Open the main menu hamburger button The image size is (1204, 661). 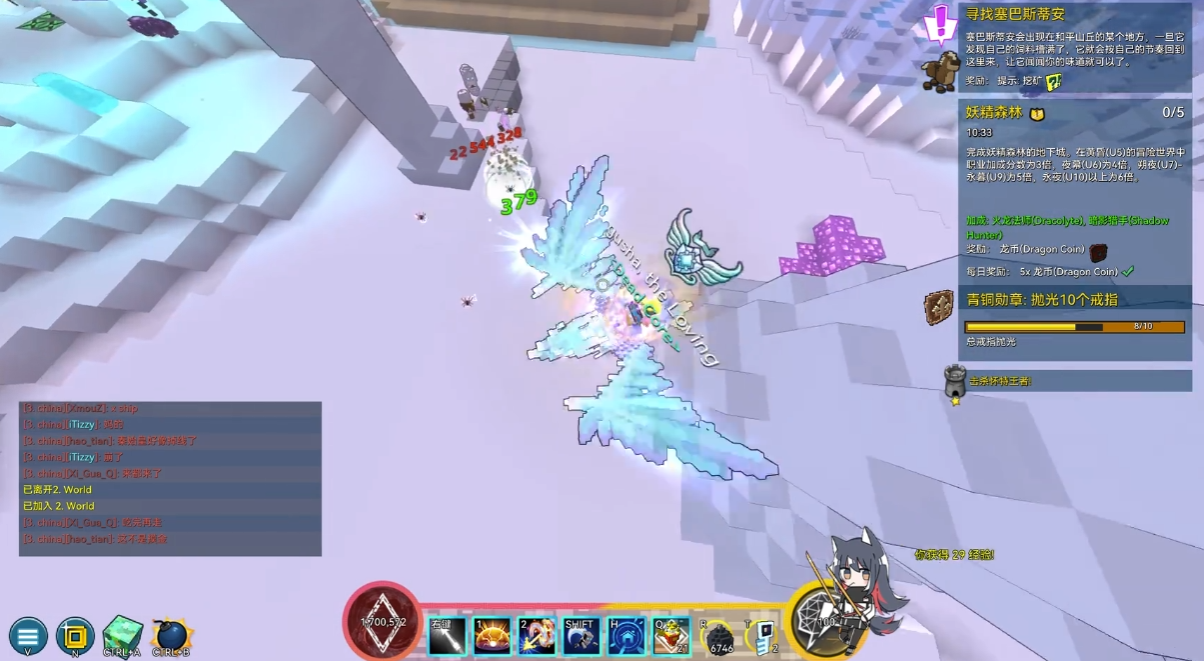(x=28, y=636)
